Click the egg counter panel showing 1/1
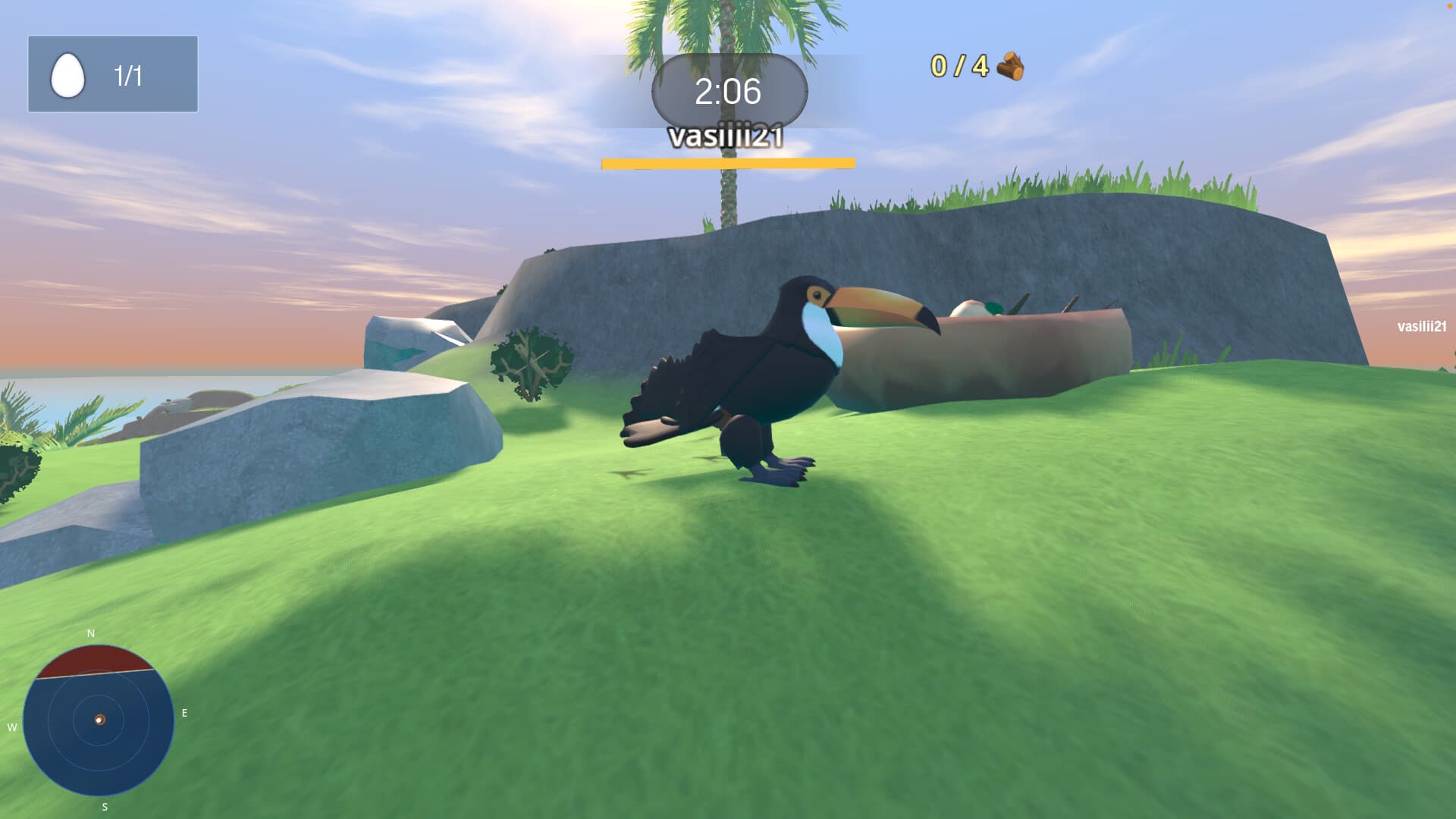The image size is (1456, 819). pyautogui.click(x=113, y=73)
